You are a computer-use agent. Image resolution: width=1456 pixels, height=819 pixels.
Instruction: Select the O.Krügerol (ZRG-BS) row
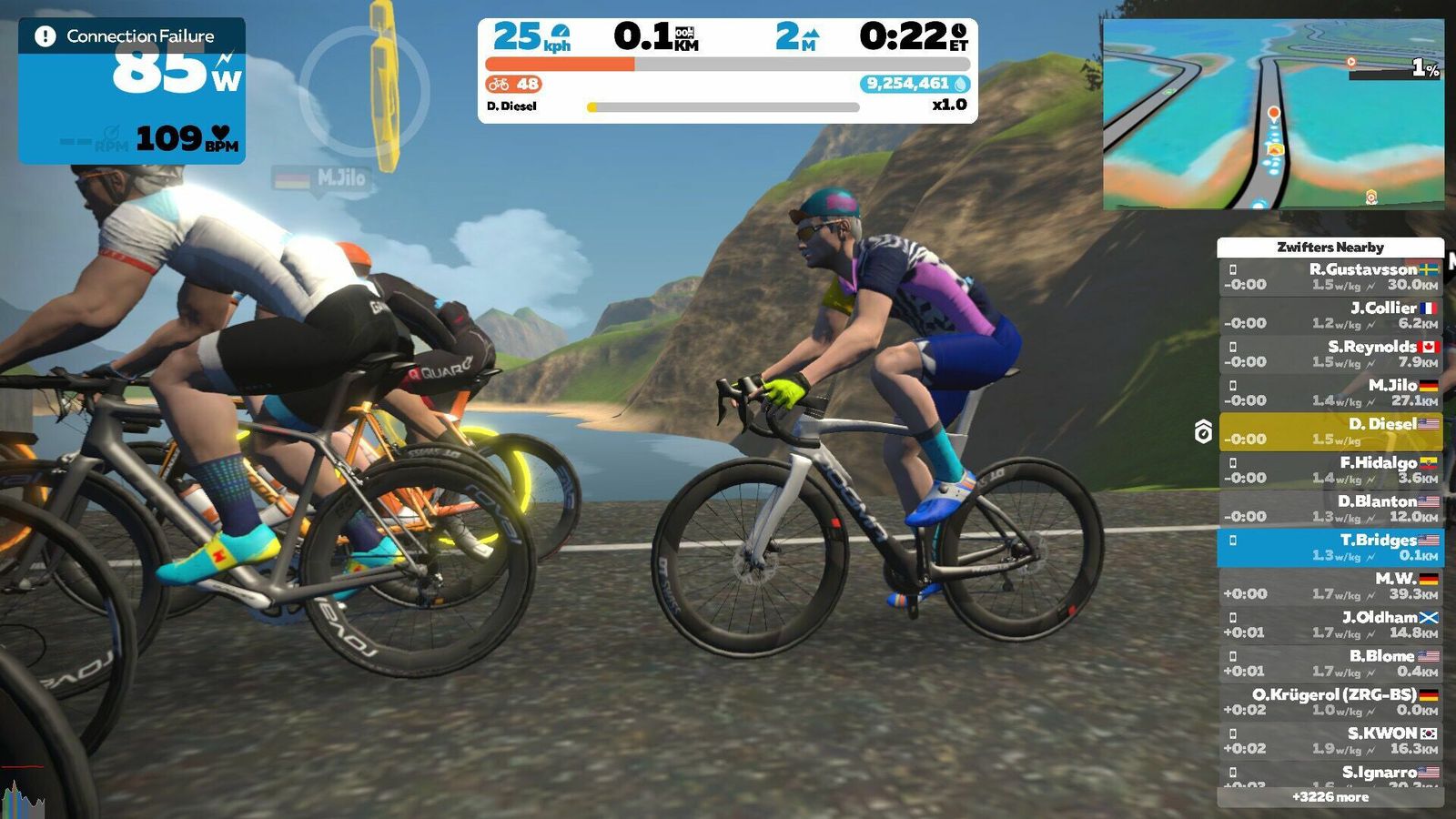[x=1330, y=702]
